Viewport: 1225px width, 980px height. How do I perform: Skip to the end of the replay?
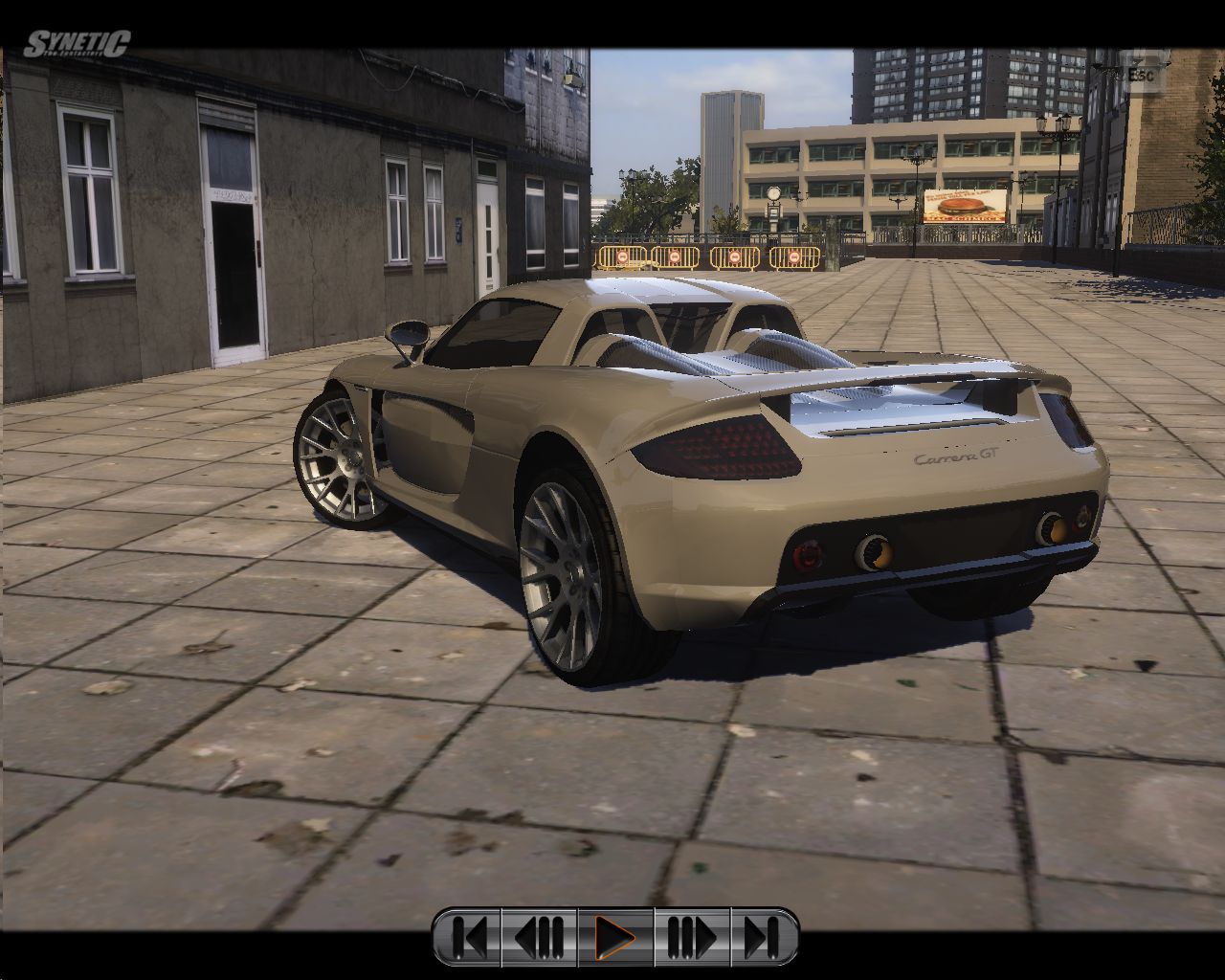pyautogui.click(x=762, y=937)
